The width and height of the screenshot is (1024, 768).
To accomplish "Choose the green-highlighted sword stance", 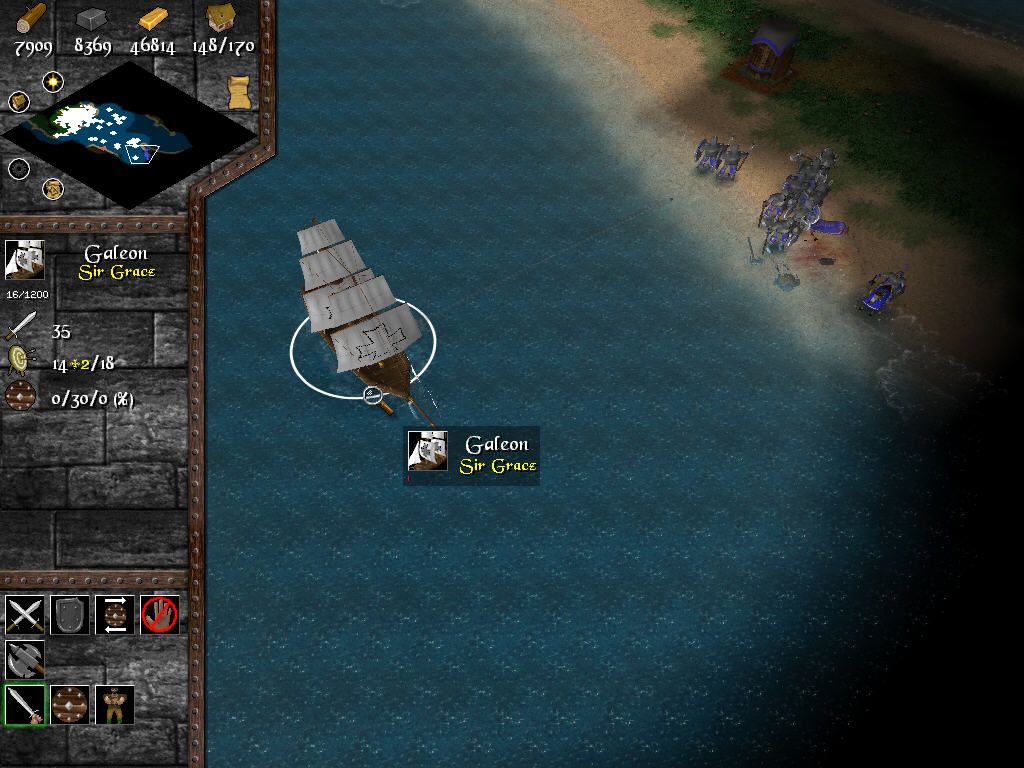I will 24,704.
